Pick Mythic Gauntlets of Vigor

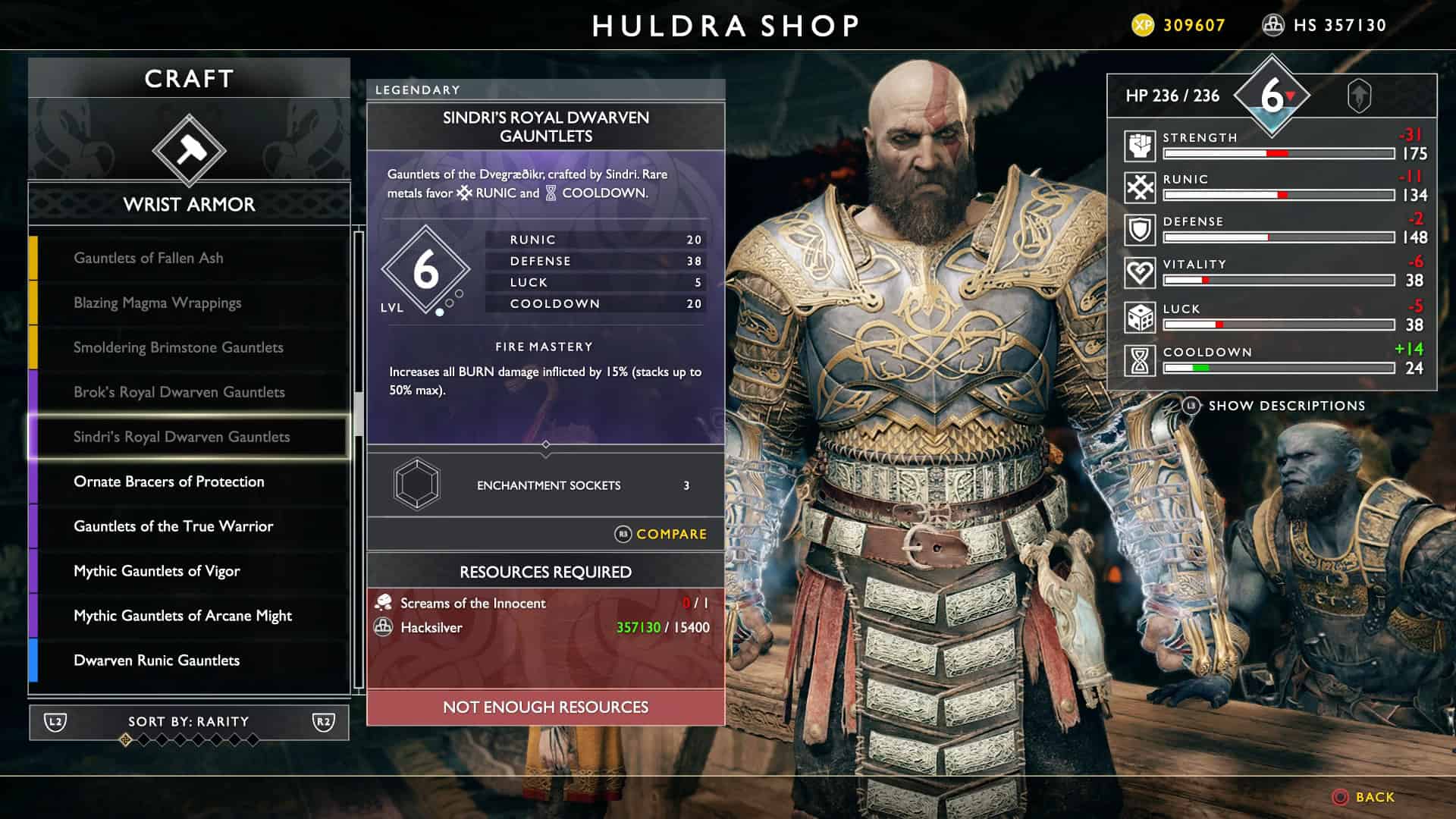point(156,571)
